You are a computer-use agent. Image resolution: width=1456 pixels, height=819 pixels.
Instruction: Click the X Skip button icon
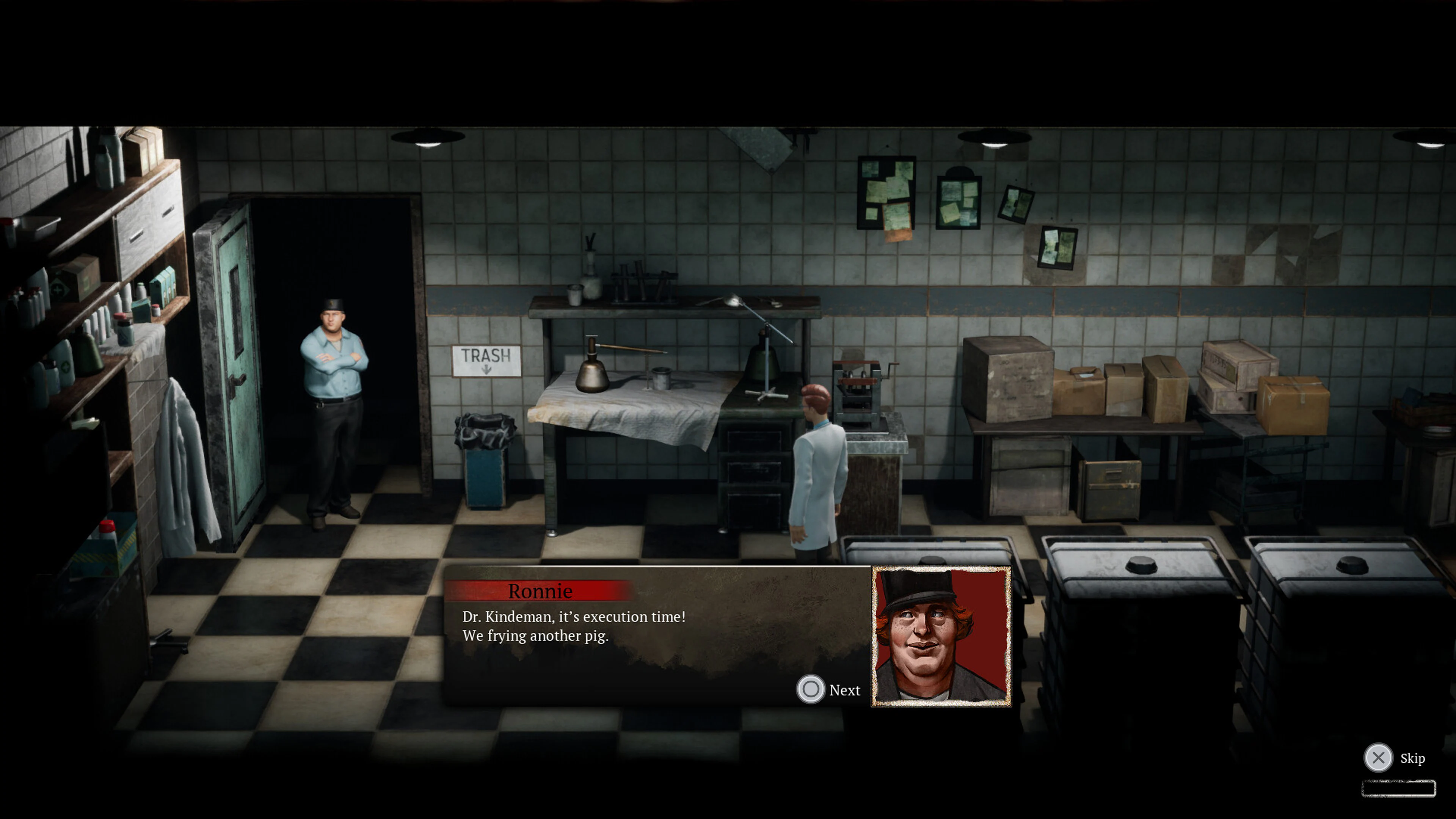(1378, 758)
